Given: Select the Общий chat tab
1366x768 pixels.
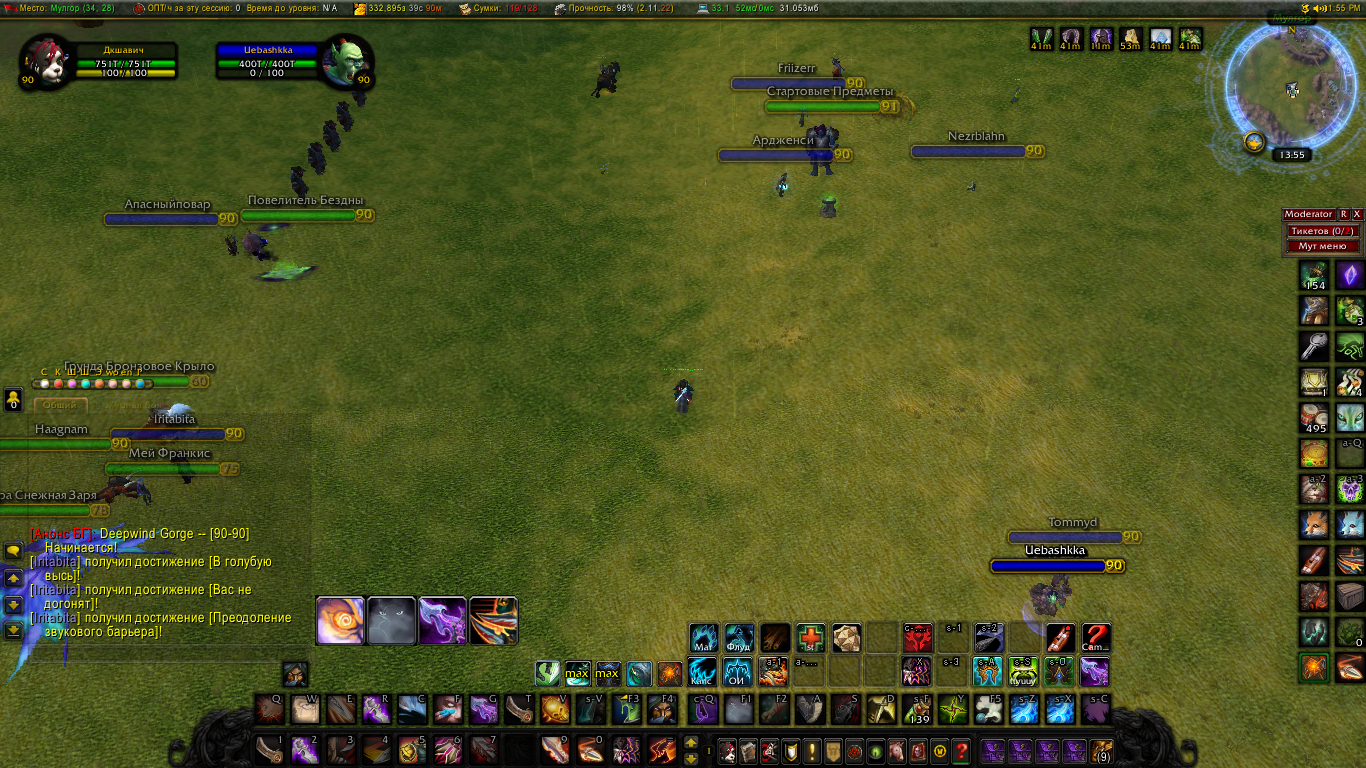Looking at the screenshot, I should [x=61, y=405].
